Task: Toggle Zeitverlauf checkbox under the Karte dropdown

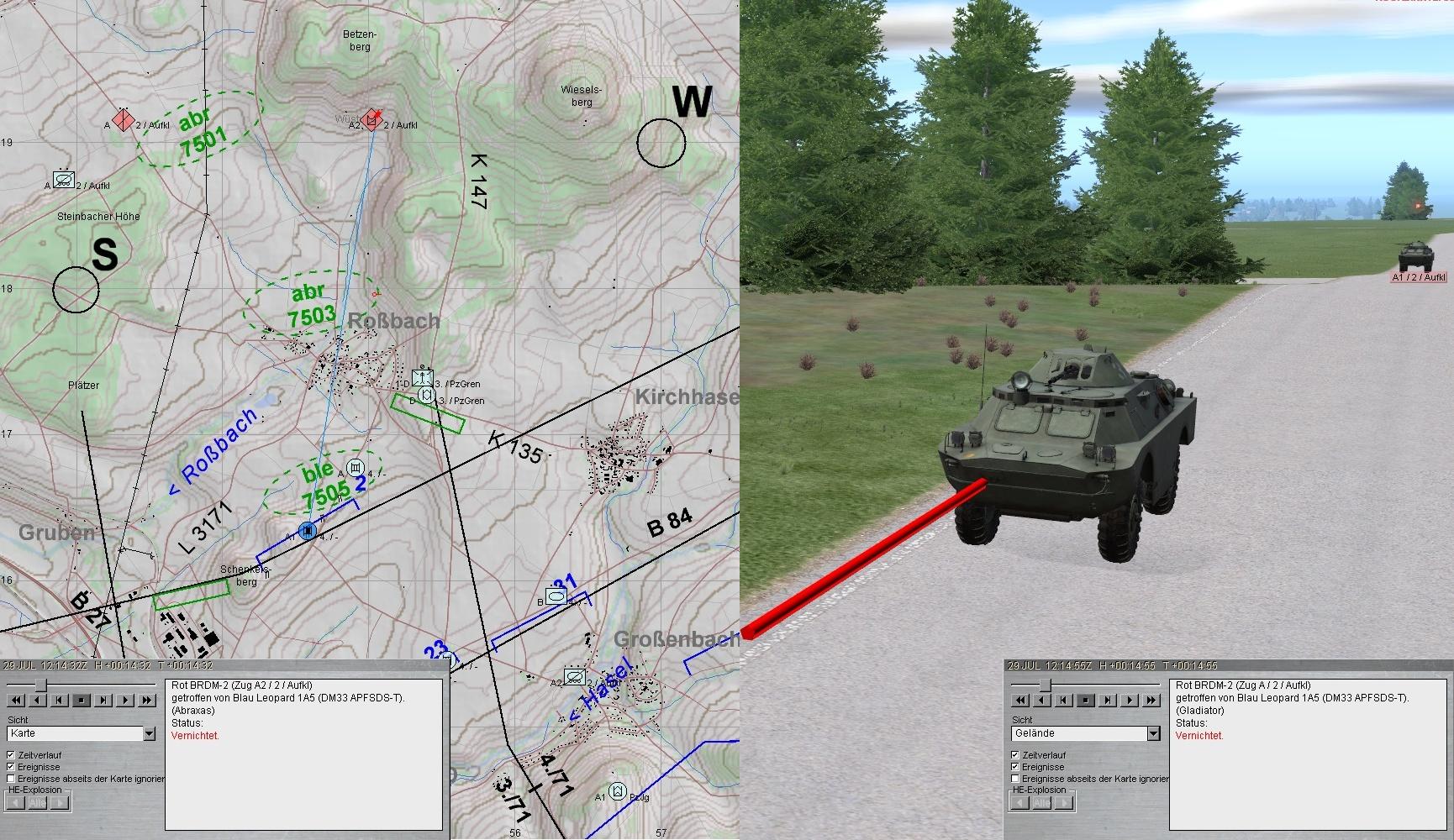Action: coord(12,755)
